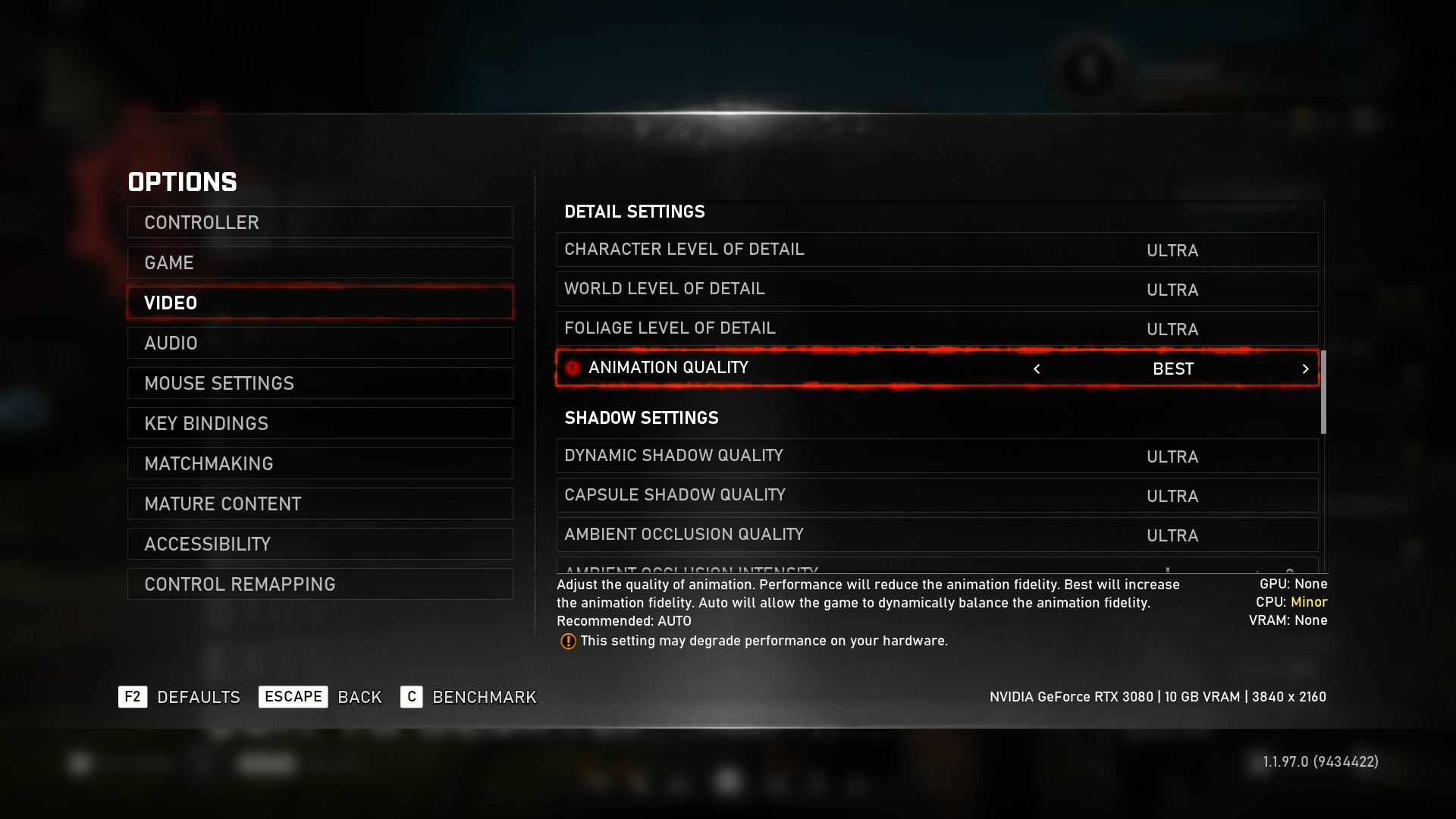Viewport: 1456px width, 819px height.
Task: Select the Ambient Occlusion Quality setting
Action: [x=937, y=535]
